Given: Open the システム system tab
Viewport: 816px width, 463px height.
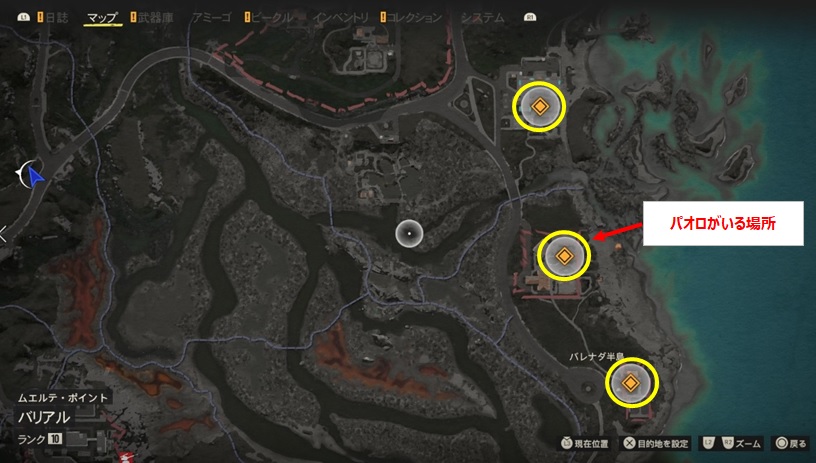Looking at the screenshot, I should click(x=478, y=17).
